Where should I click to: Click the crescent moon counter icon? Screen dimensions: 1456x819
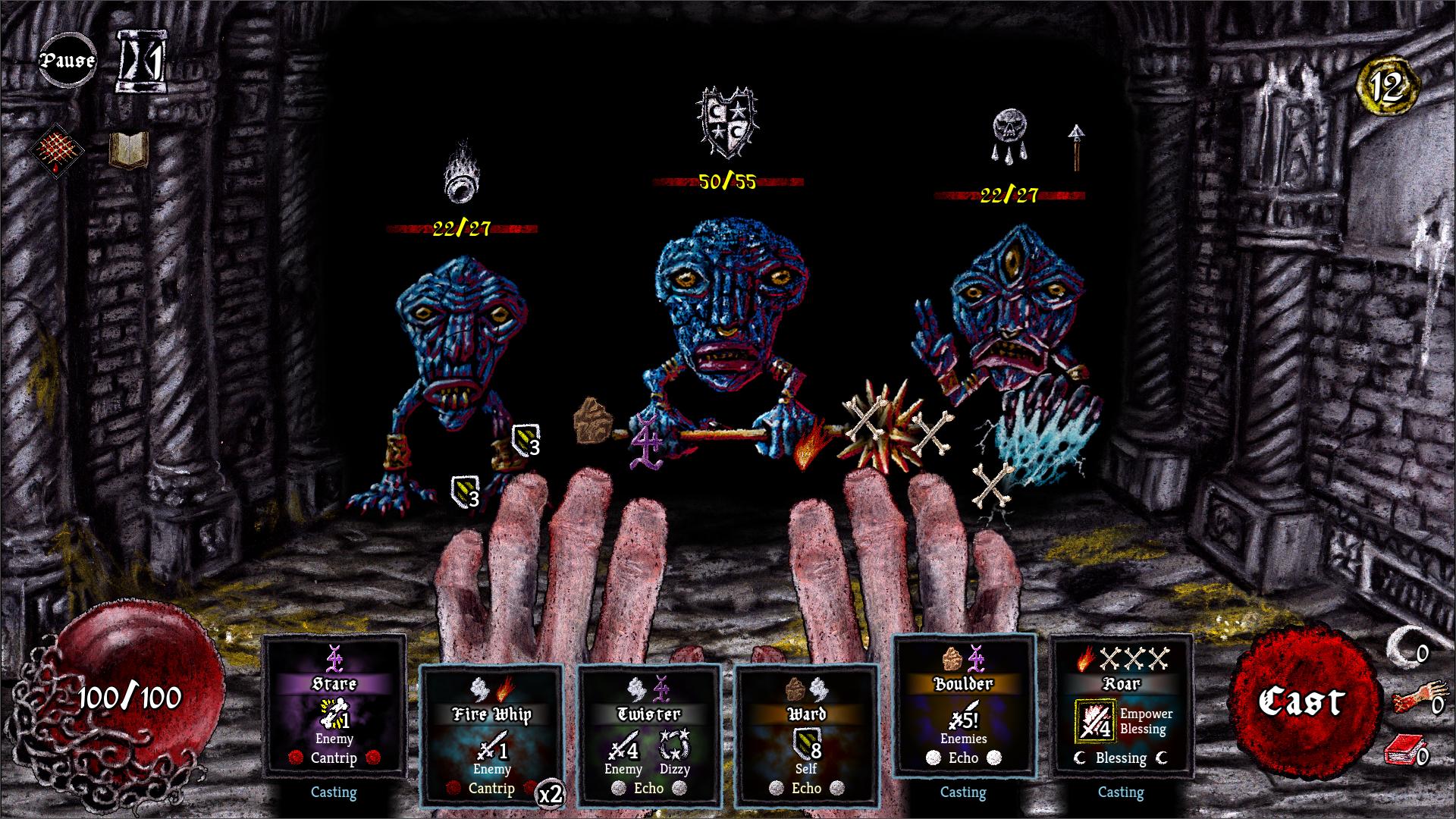click(1402, 650)
